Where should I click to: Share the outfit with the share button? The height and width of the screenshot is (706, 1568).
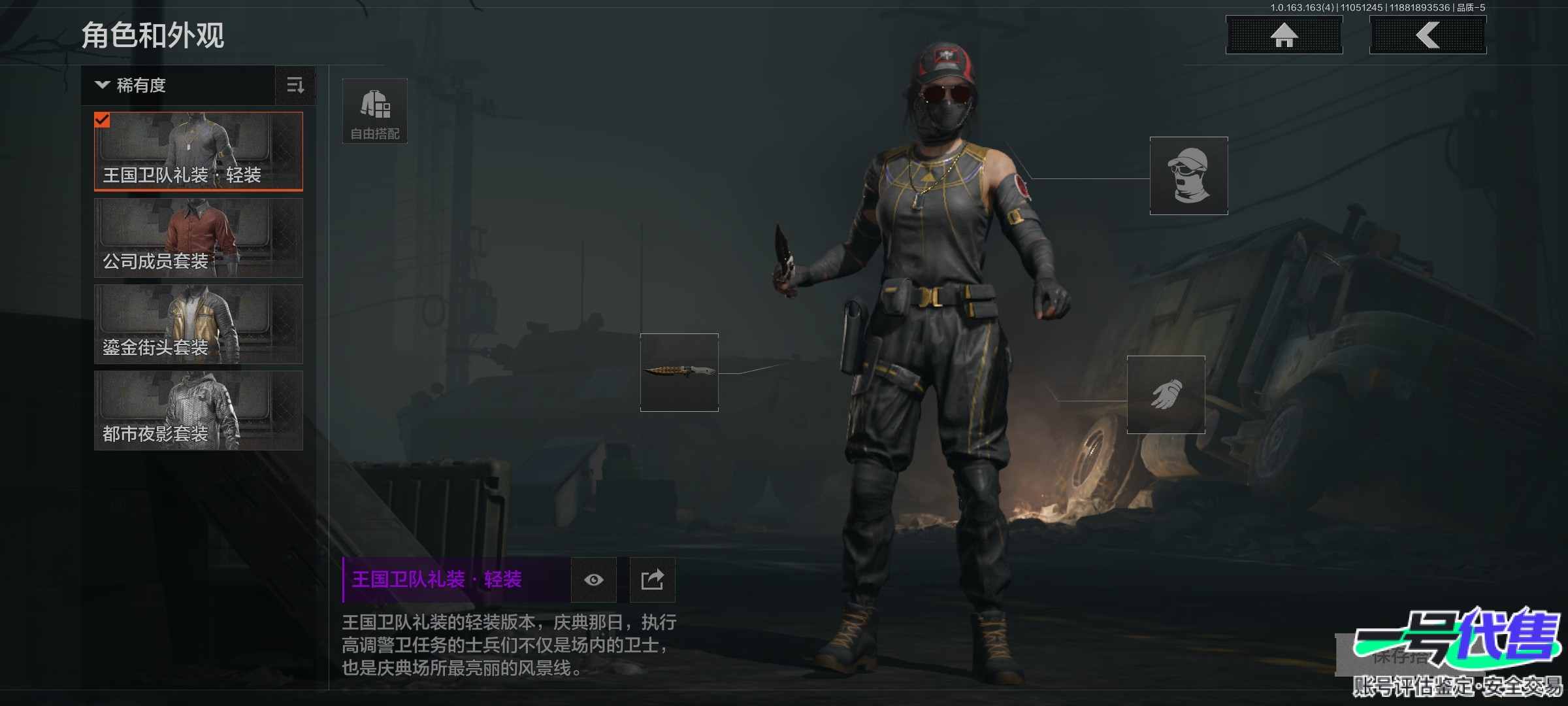click(652, 580)
